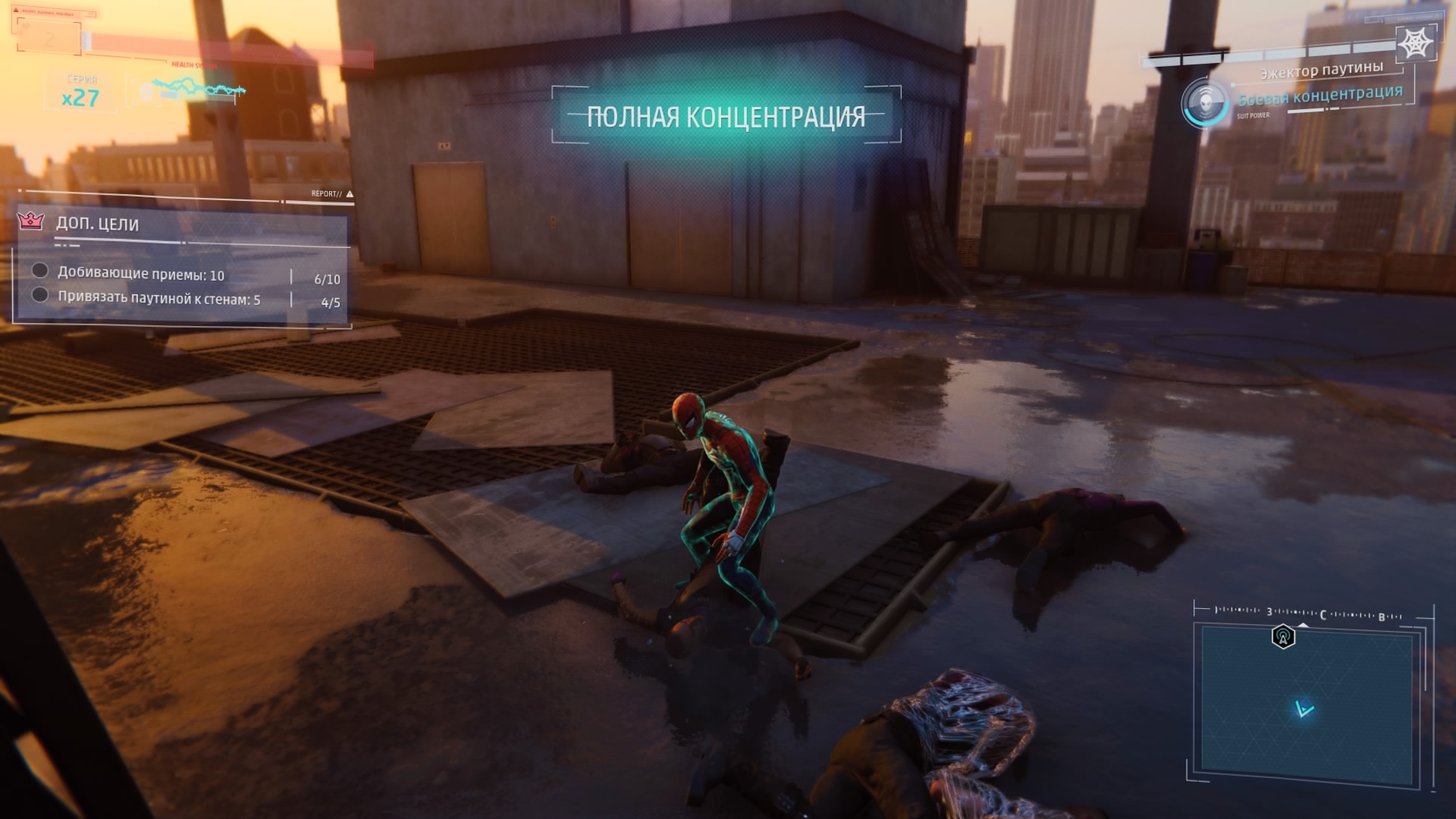
Task: Click the Привязать паутиной к стенам objective
Action: (159, 299)
